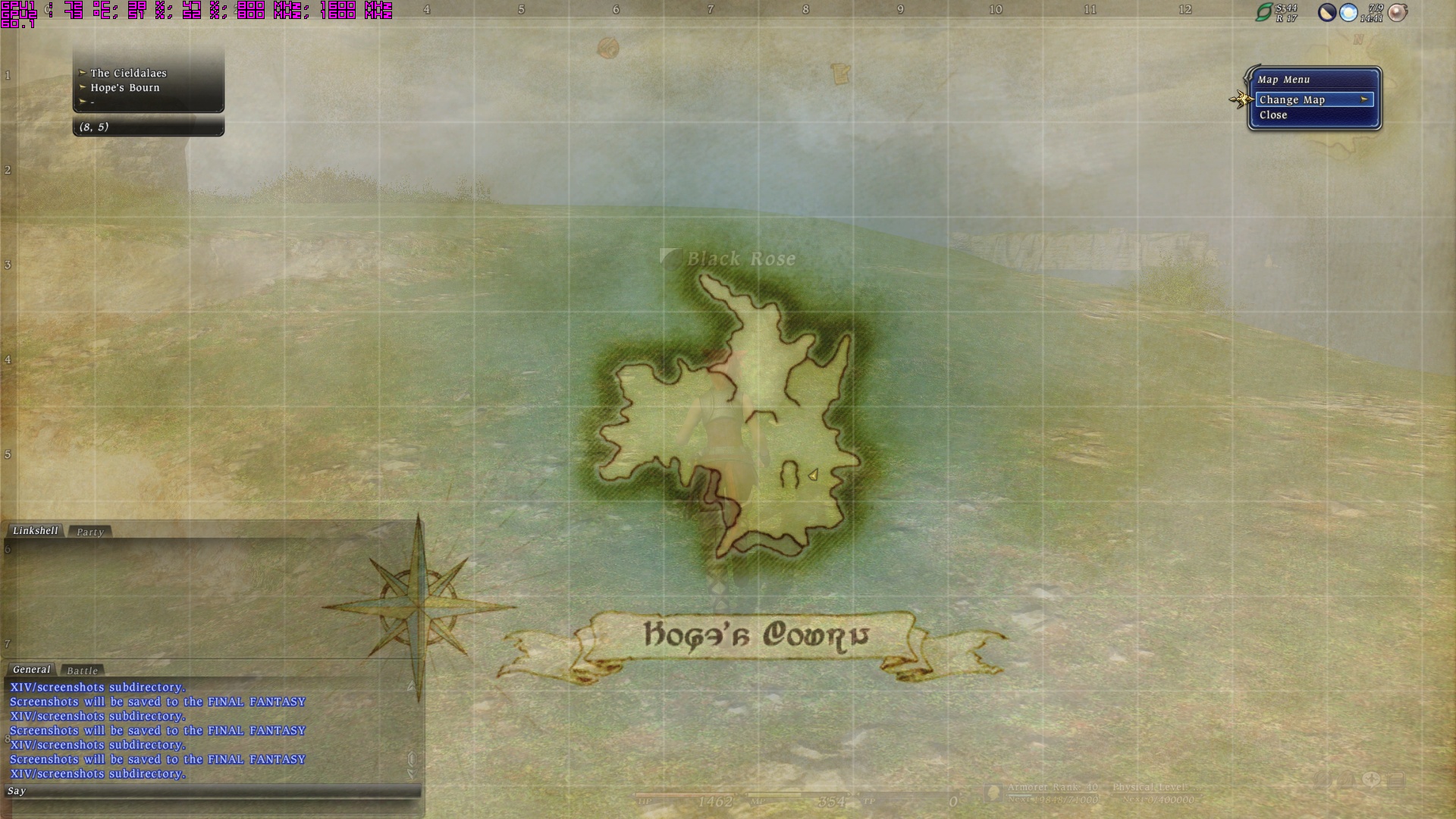Switch to the General log tab
Viewport: 1456px width, 819px height.
coord(31,670)
